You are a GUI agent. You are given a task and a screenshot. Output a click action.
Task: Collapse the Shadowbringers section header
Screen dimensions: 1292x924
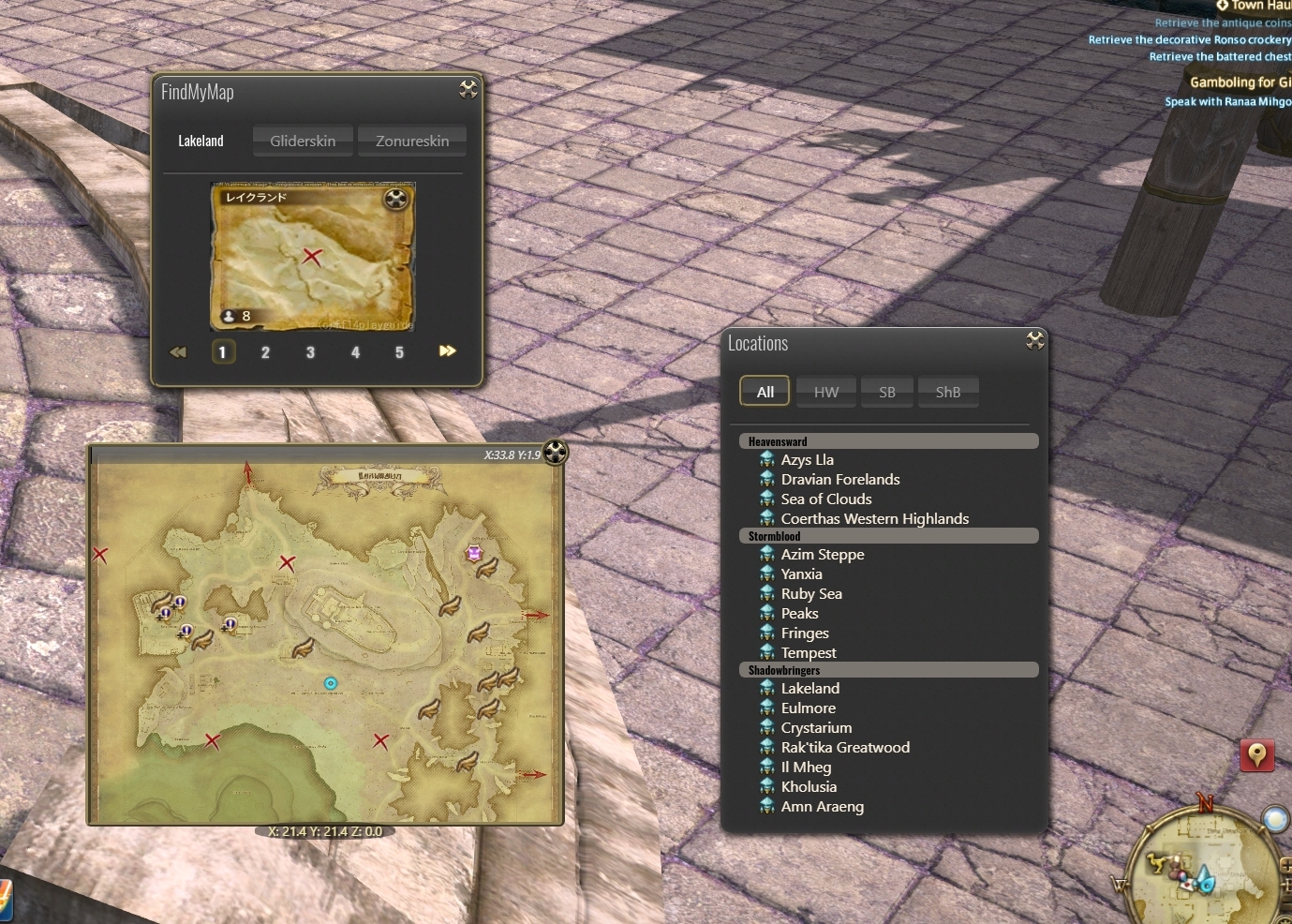[x=888, y=669]
